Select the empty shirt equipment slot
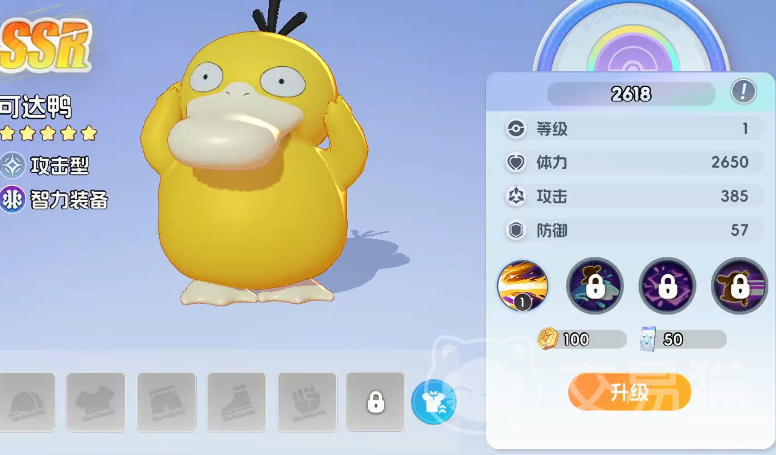 point(96,402)
